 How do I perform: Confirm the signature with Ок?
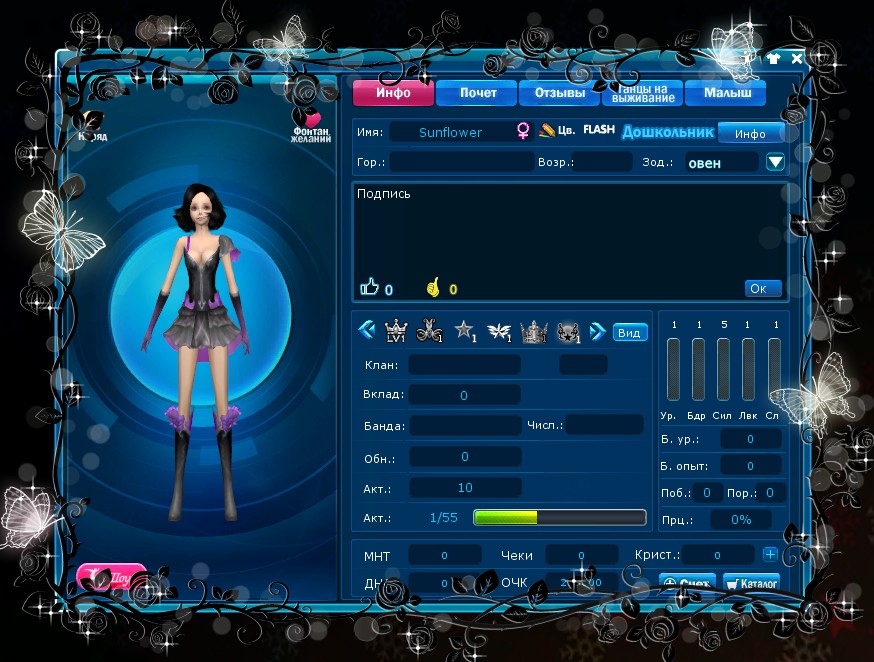click(763, 288)
